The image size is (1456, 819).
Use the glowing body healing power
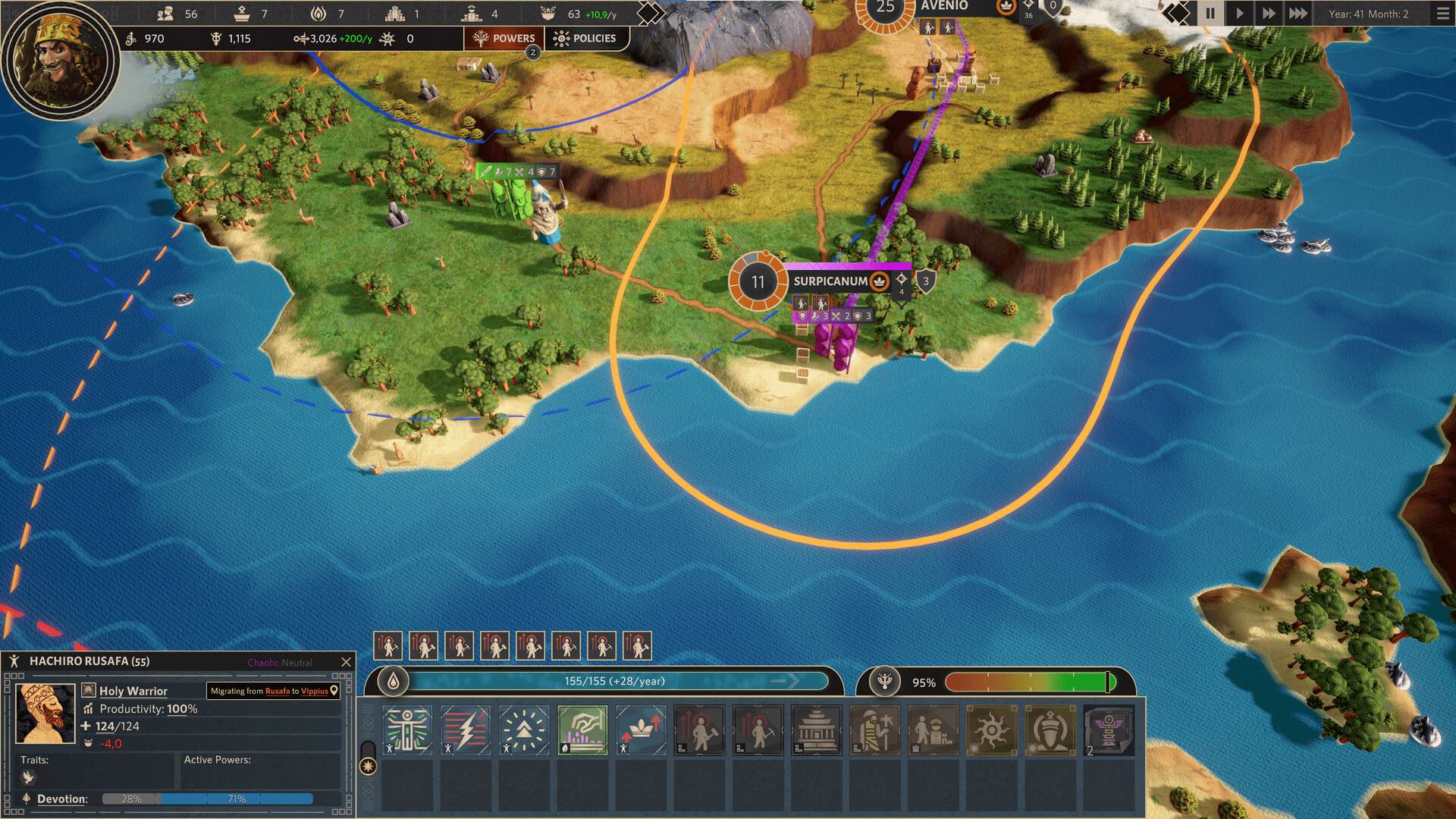tap(407, 730)
